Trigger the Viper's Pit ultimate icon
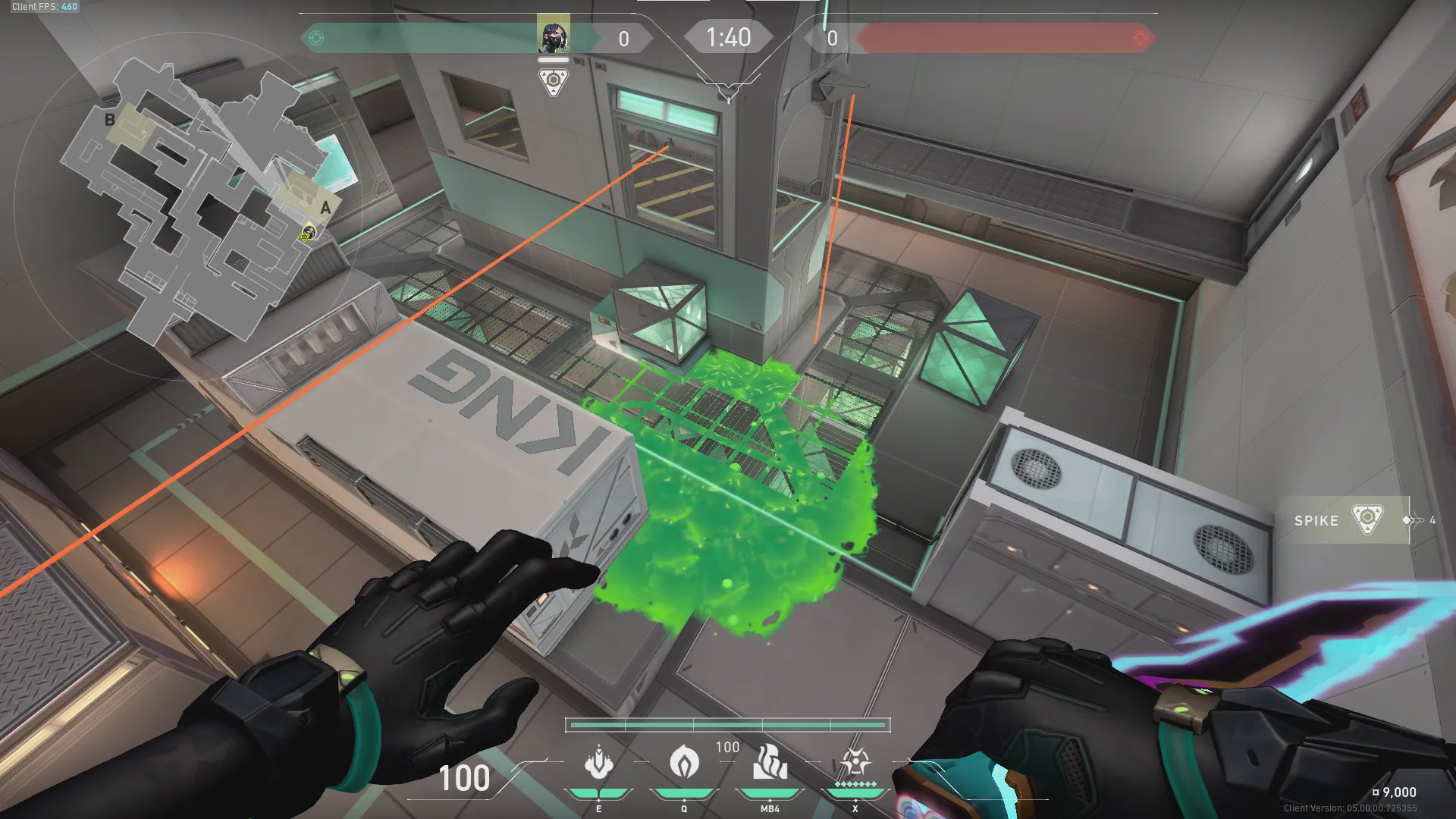Image resolution: width=1456 pixels, height=819 pixels. click(855, 762)
